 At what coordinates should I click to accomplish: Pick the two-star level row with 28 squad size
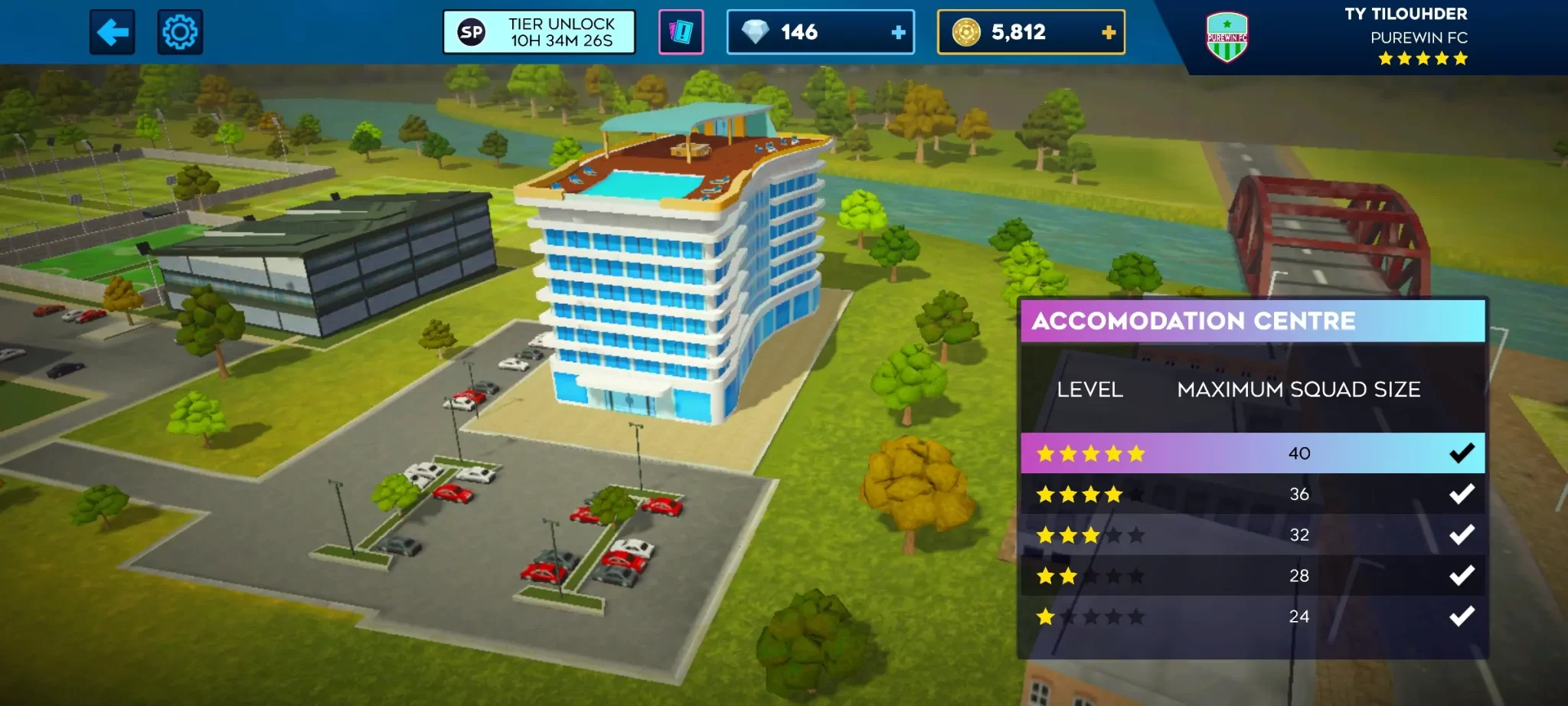point(1253,575)
